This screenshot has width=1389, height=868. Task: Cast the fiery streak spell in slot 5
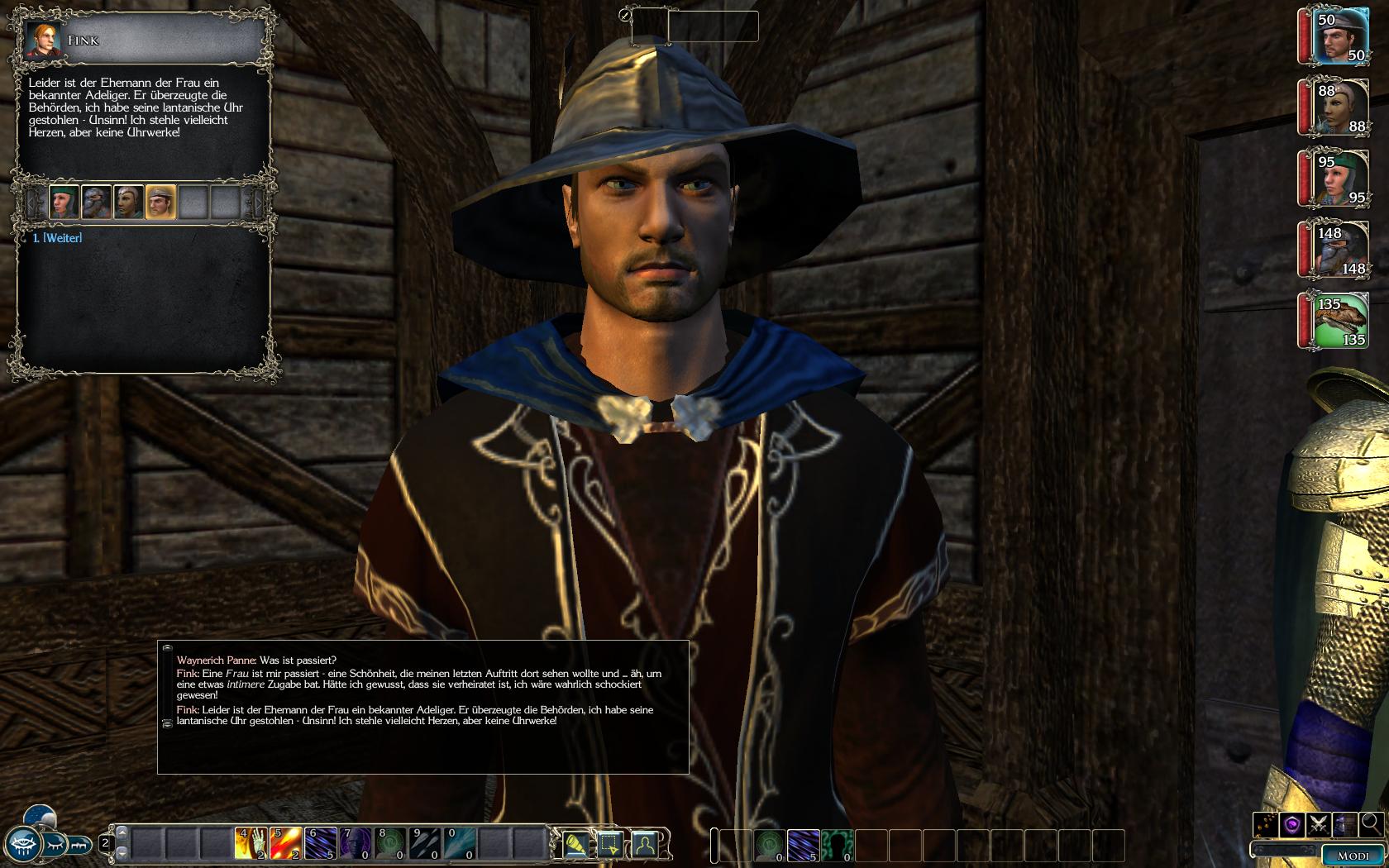(x=285, y=844)
